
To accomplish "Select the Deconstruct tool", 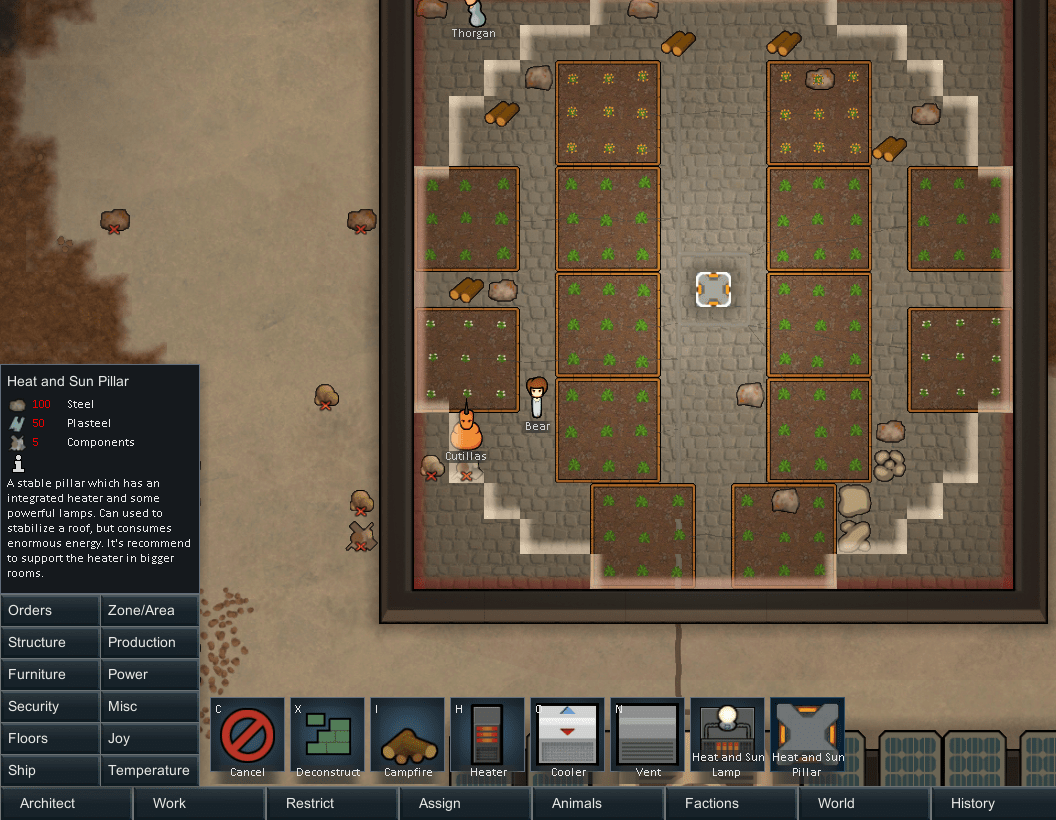I will 327,739.
